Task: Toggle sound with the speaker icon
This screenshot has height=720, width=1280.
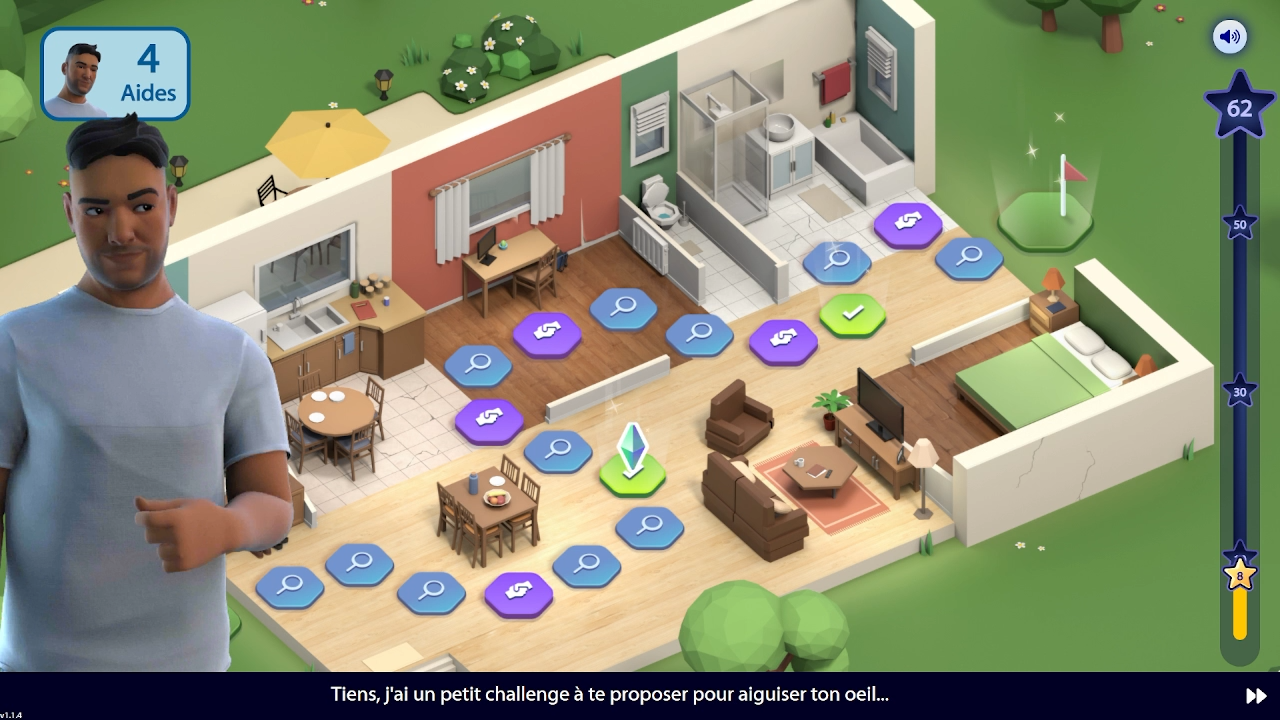Action: click(x=1229, y=37)
